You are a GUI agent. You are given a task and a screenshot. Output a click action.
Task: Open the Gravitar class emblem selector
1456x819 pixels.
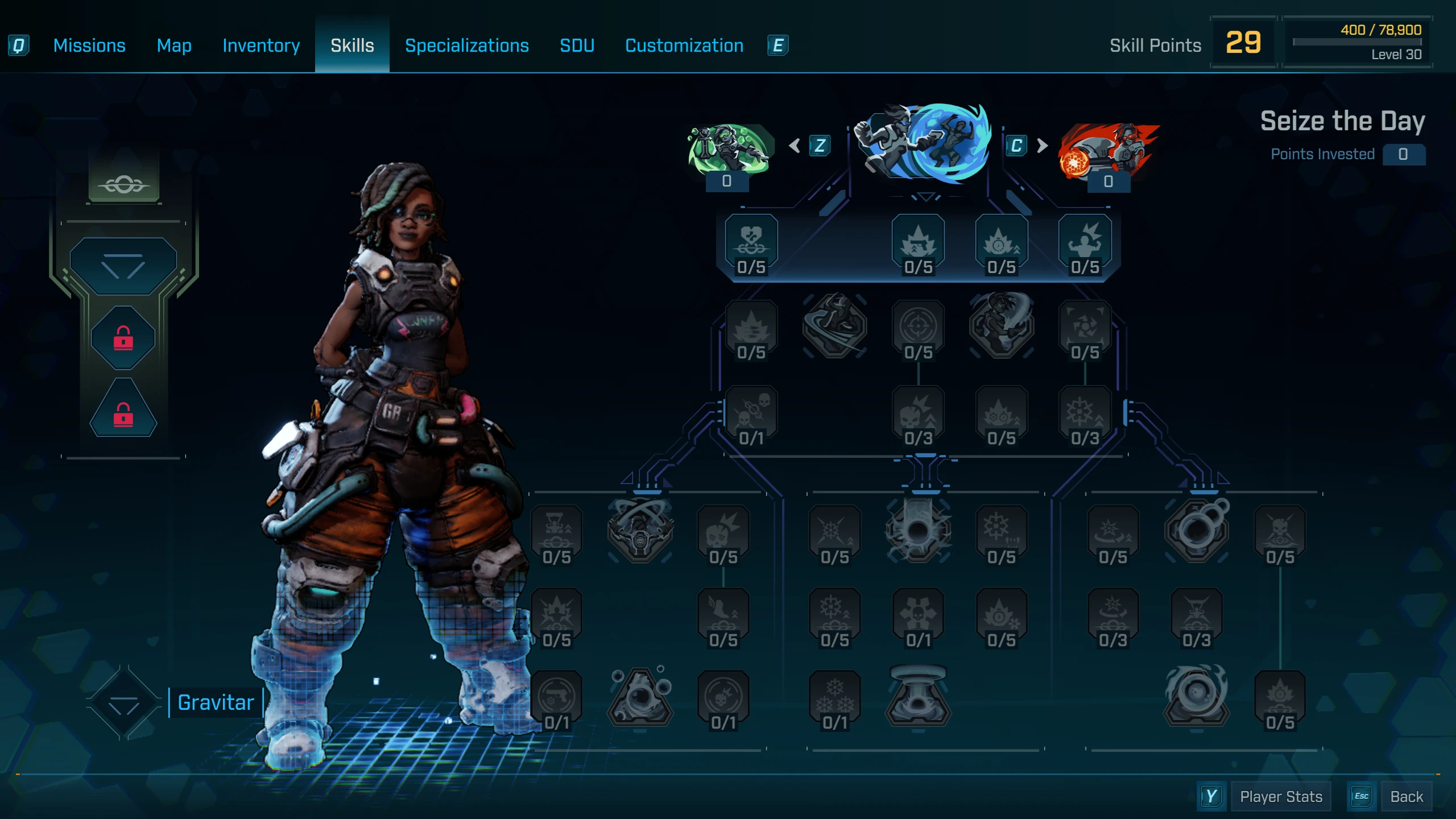(x=123, y=703)
